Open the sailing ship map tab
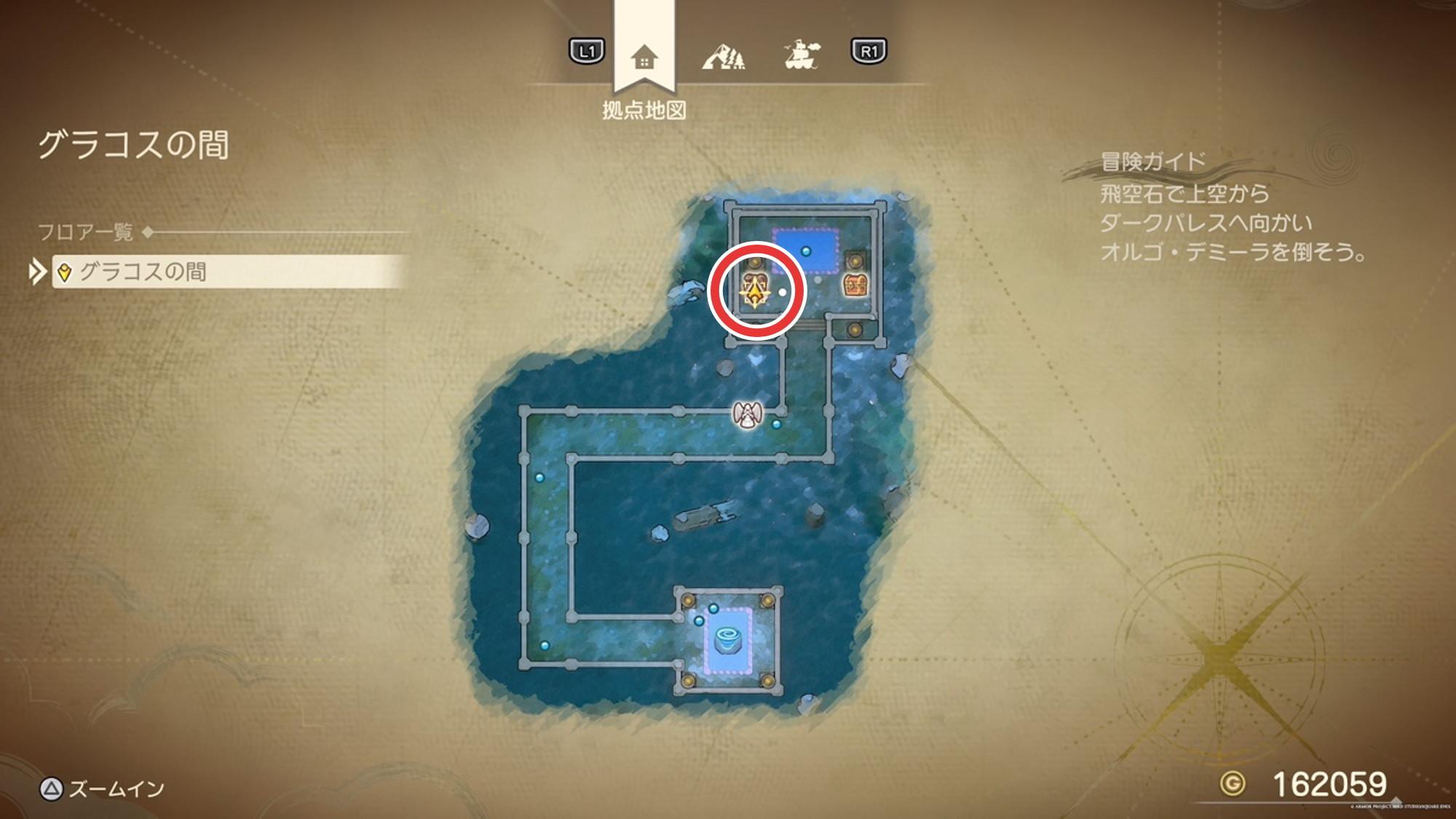1456x819 pixels. click(x=802, y=55)
